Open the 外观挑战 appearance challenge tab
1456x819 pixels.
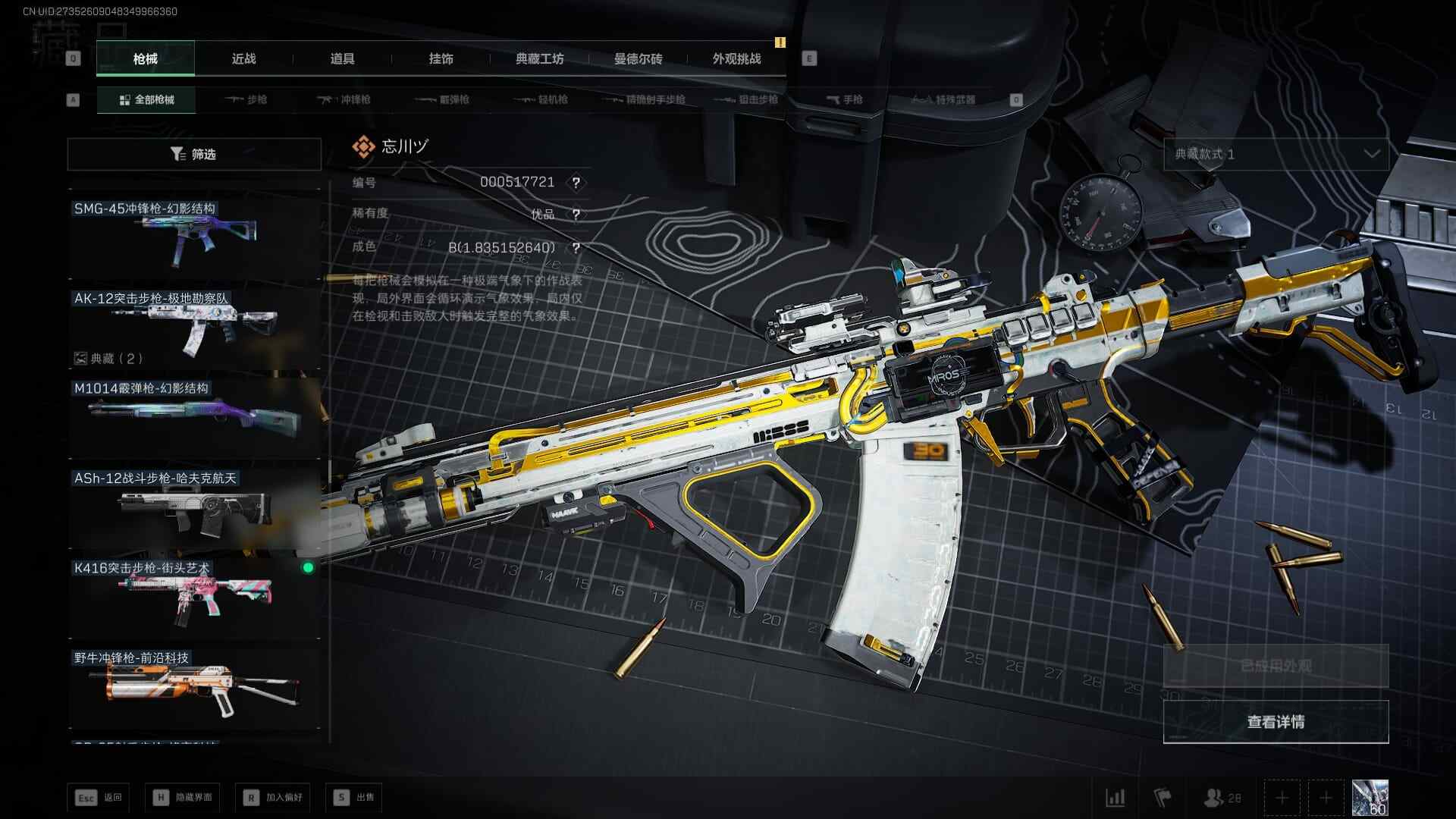click(736, 58)
